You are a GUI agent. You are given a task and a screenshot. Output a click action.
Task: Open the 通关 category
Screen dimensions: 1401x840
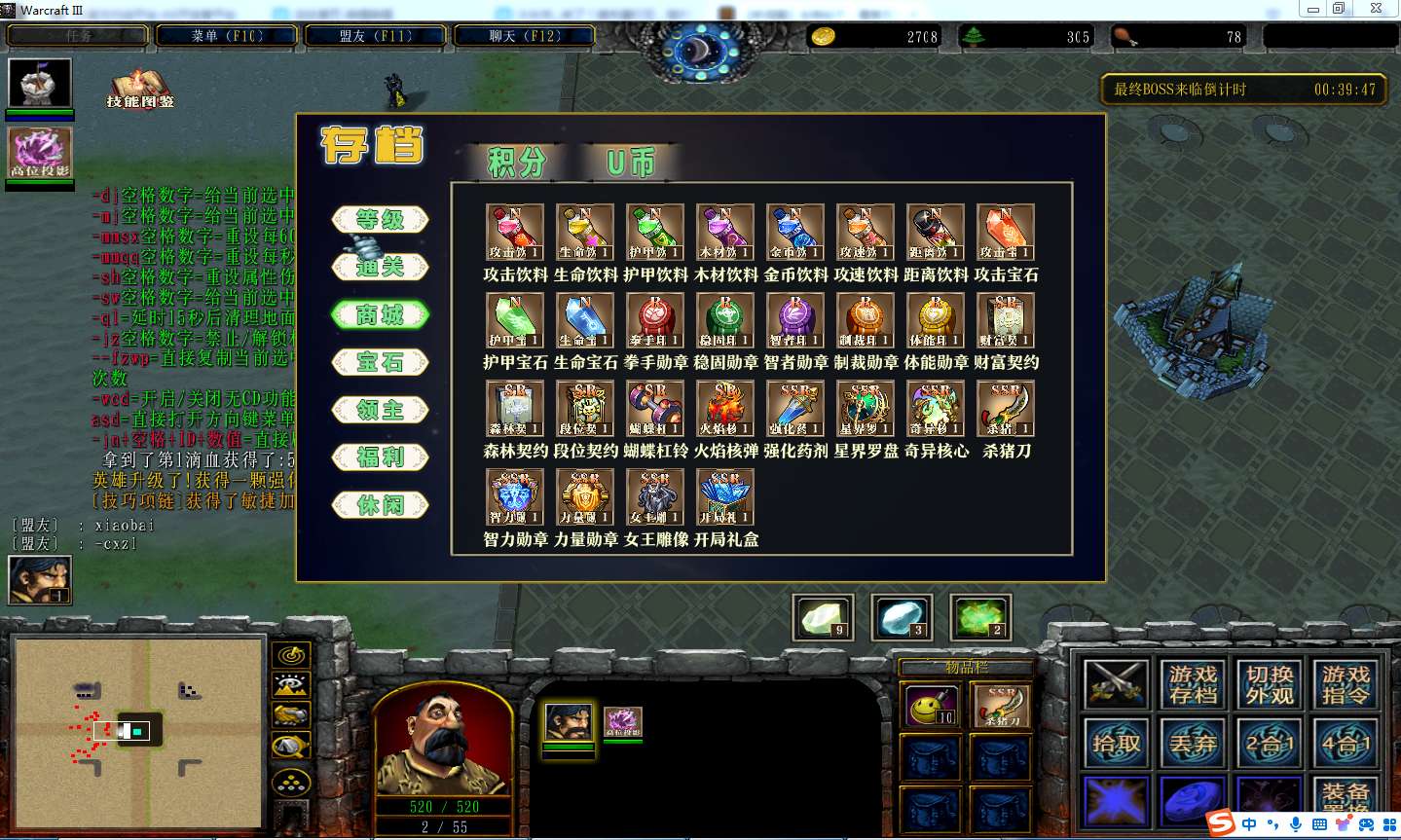point(380,267)
